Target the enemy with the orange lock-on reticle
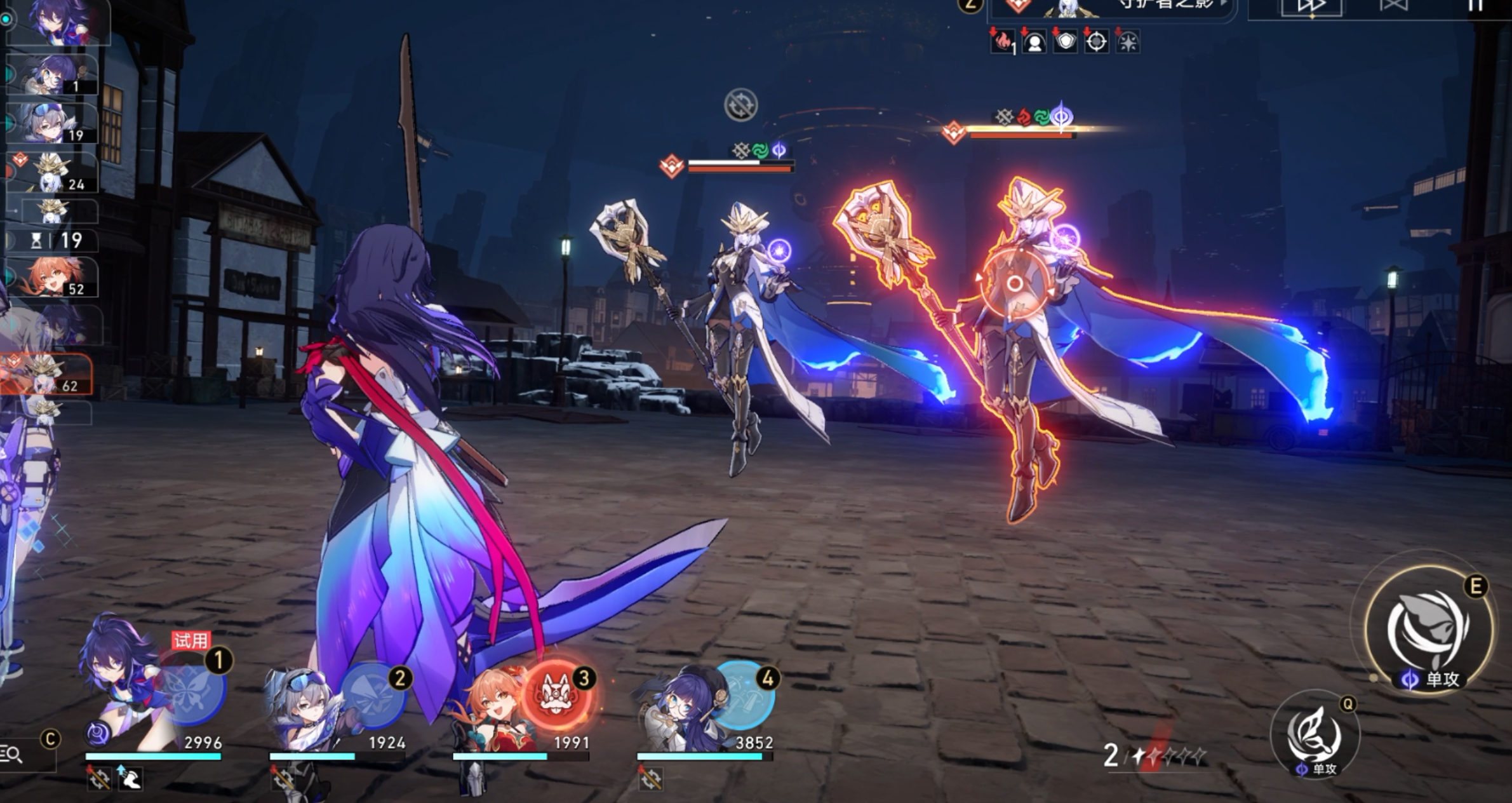The width and height of the screenshot is (1512, 803). point(1014,284)
